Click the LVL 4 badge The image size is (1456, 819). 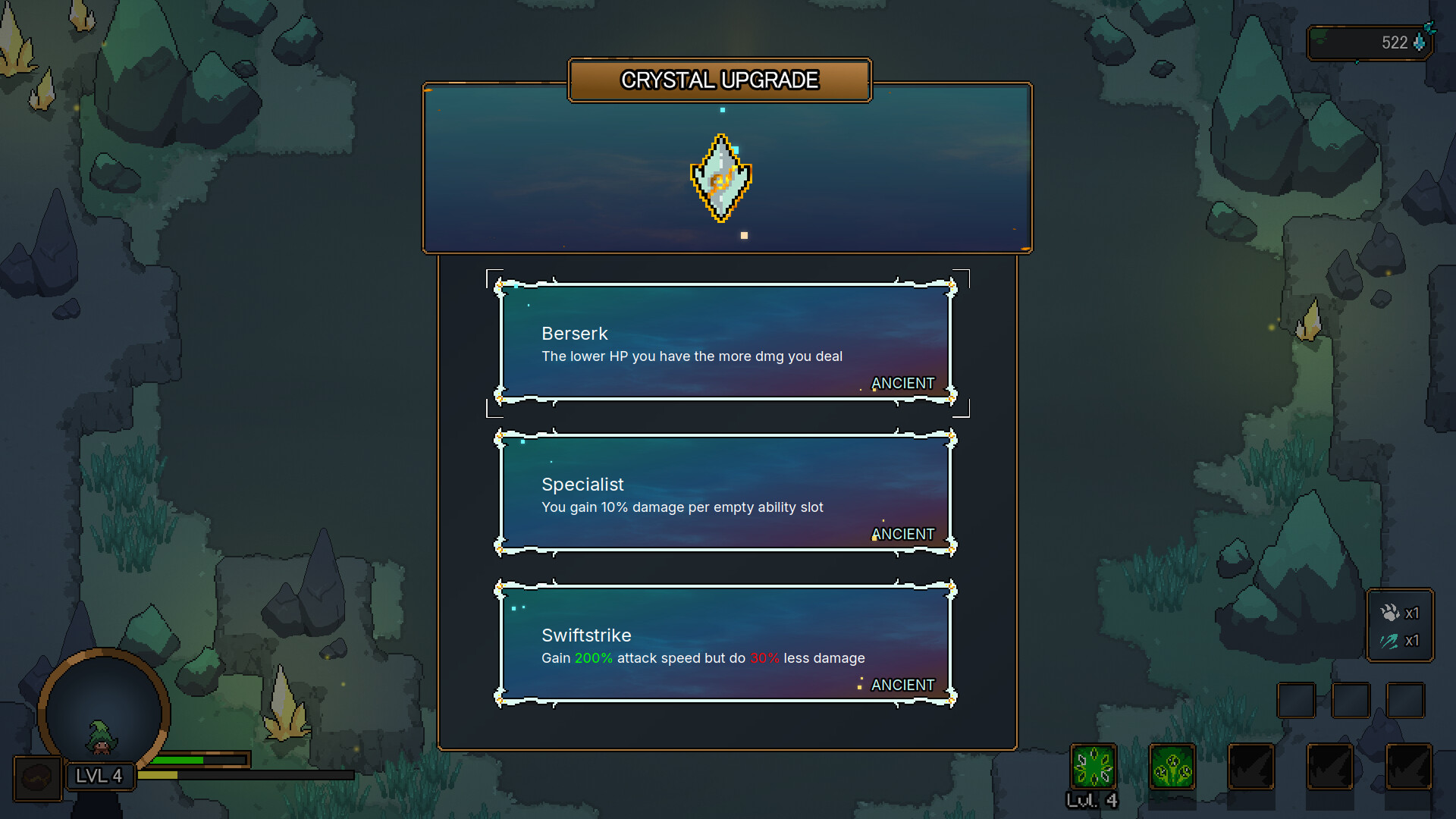pyautogui.click(x=99, y=776)
